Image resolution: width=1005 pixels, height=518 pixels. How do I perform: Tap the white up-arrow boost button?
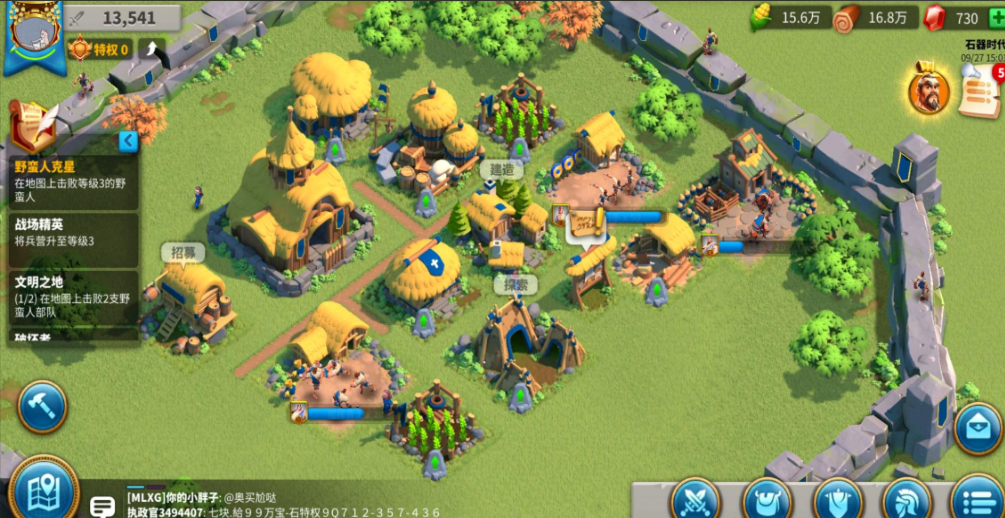[153, 49]
